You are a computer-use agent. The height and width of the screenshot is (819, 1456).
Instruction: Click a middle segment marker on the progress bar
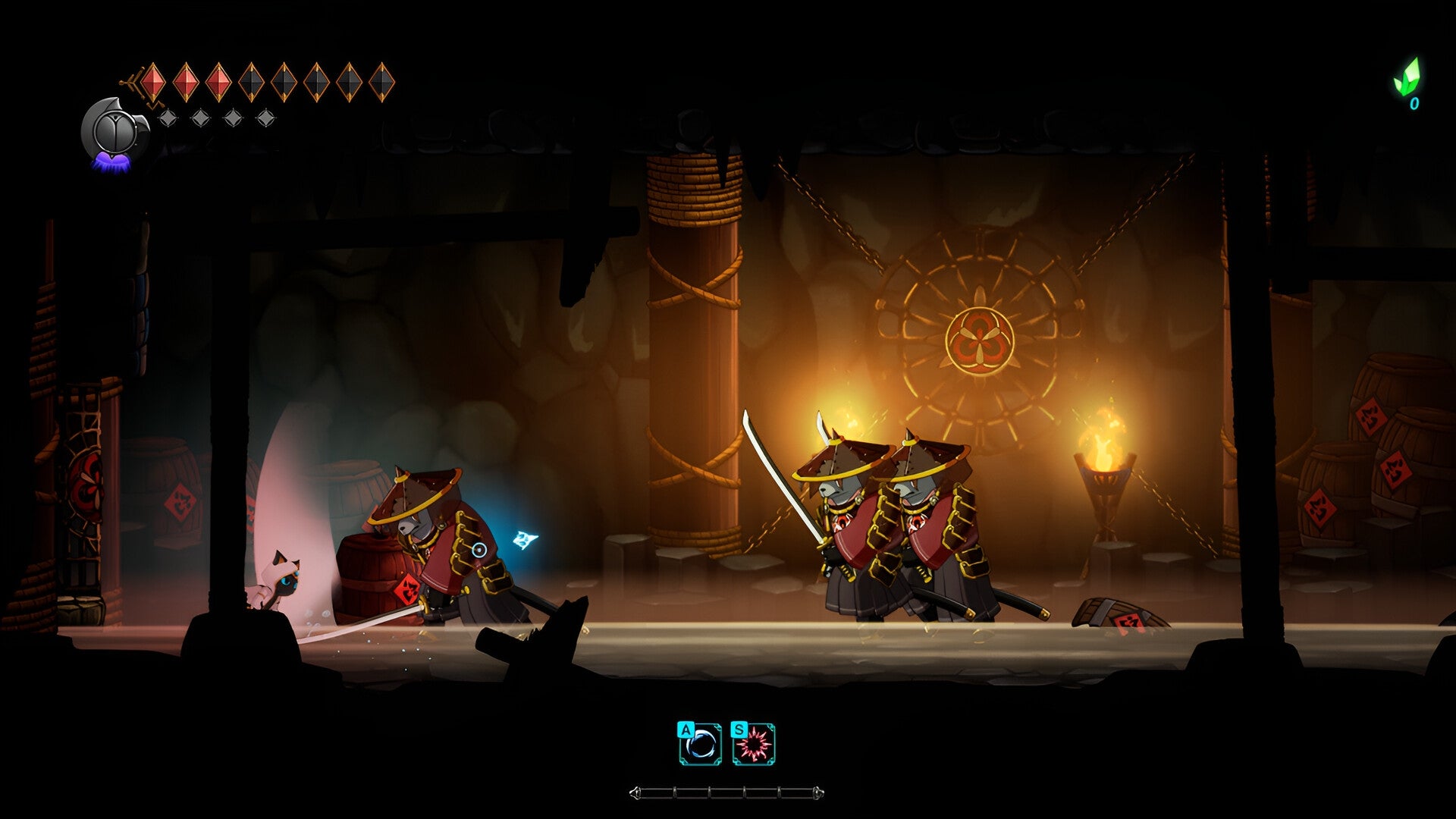tap(711, 792)
